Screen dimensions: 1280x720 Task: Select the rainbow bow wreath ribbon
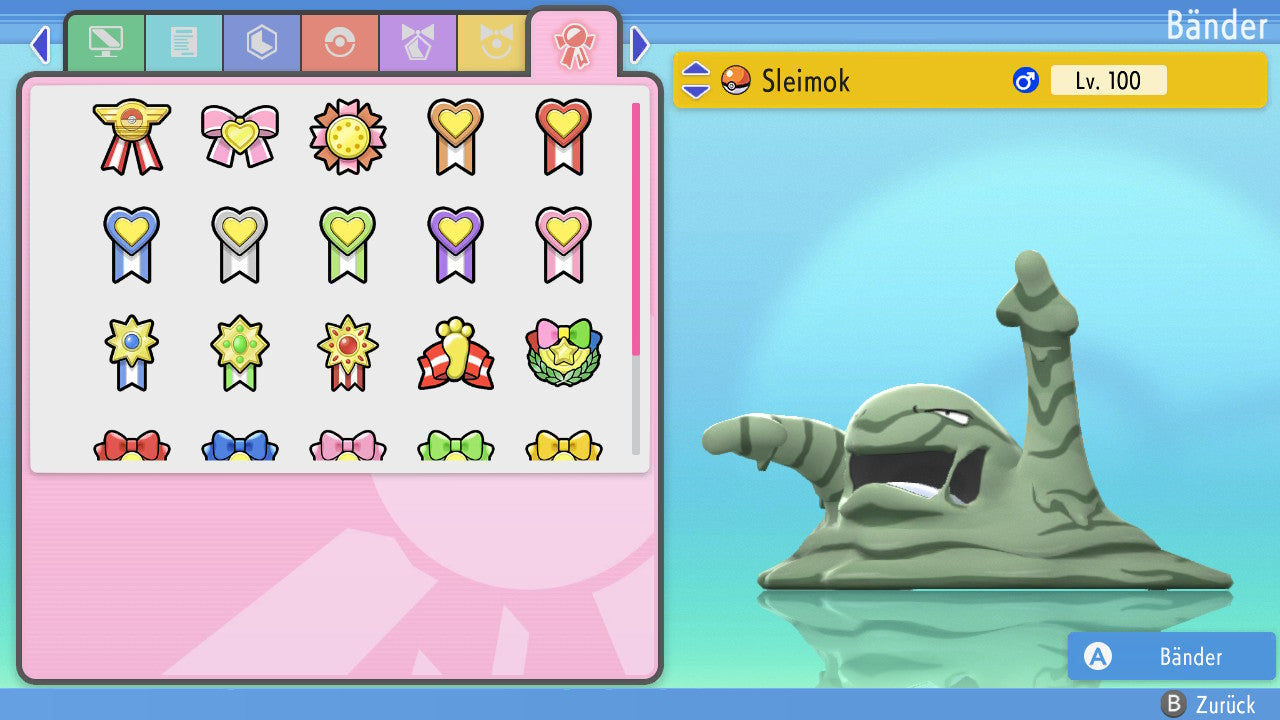(563, 354)
